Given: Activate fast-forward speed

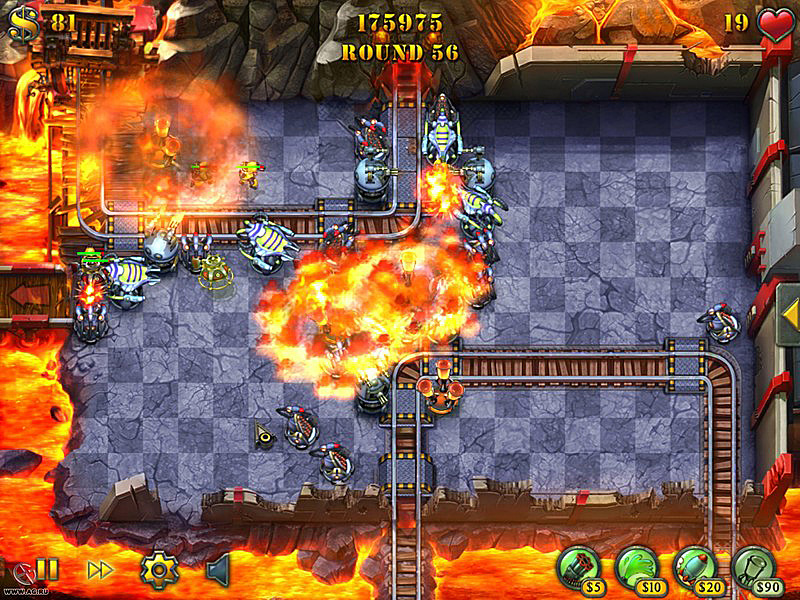Looking at the screenshot, I should coord(100,570).
